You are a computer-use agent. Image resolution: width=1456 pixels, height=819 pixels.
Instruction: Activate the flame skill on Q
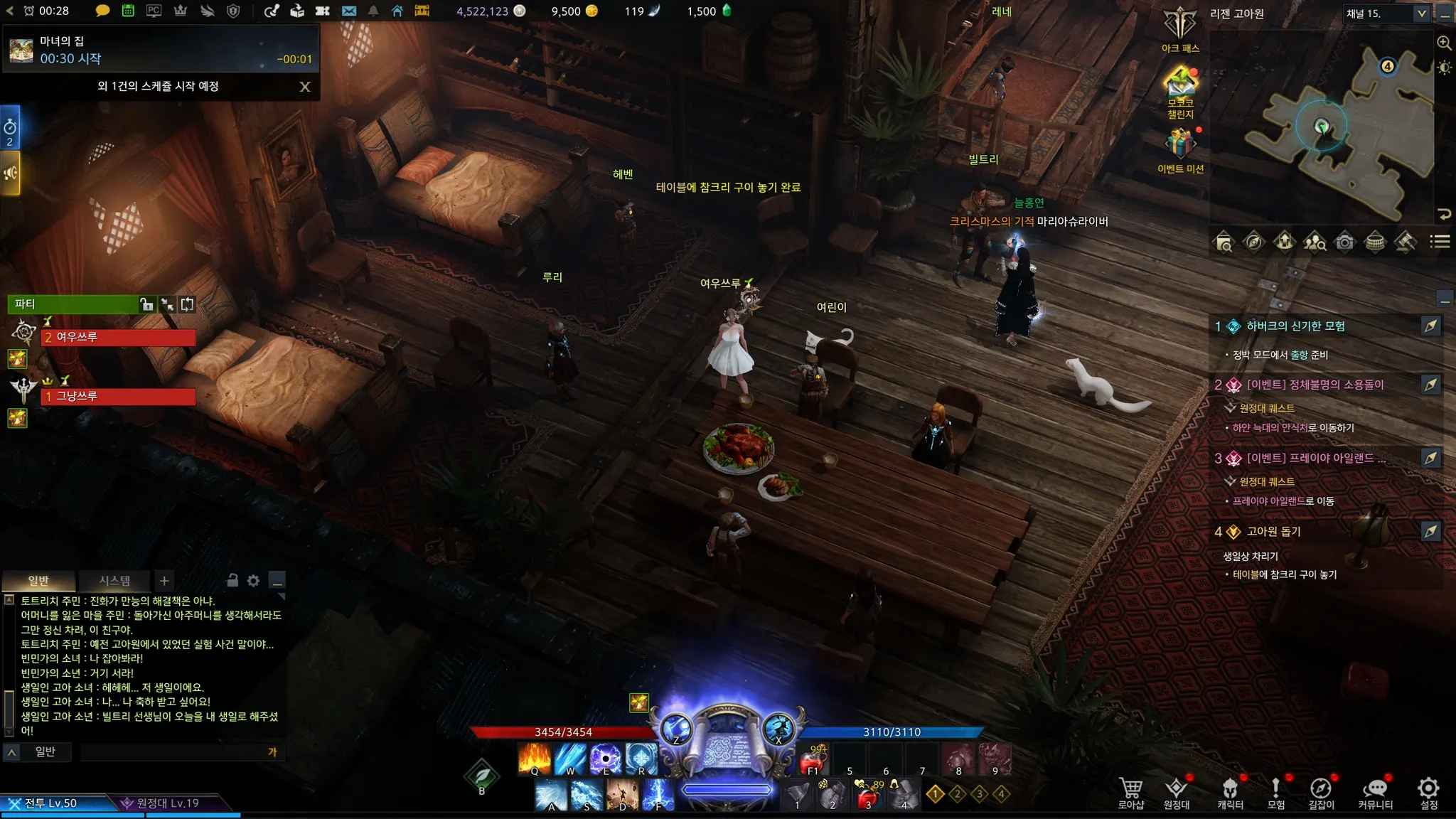[534, 759]
